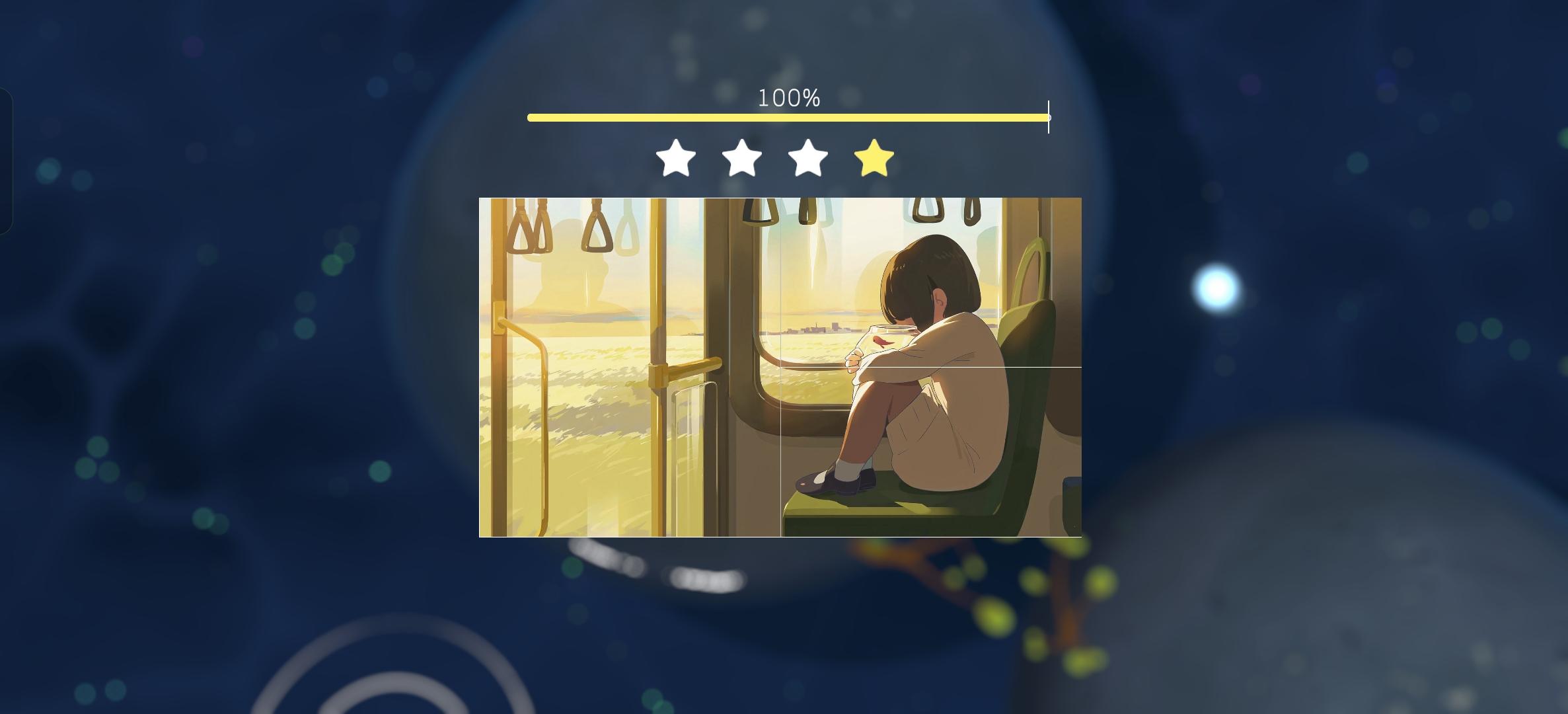Select the first star rating icon
The width and height of the screenshot is (1568, 714).
[x=675, y=159]
